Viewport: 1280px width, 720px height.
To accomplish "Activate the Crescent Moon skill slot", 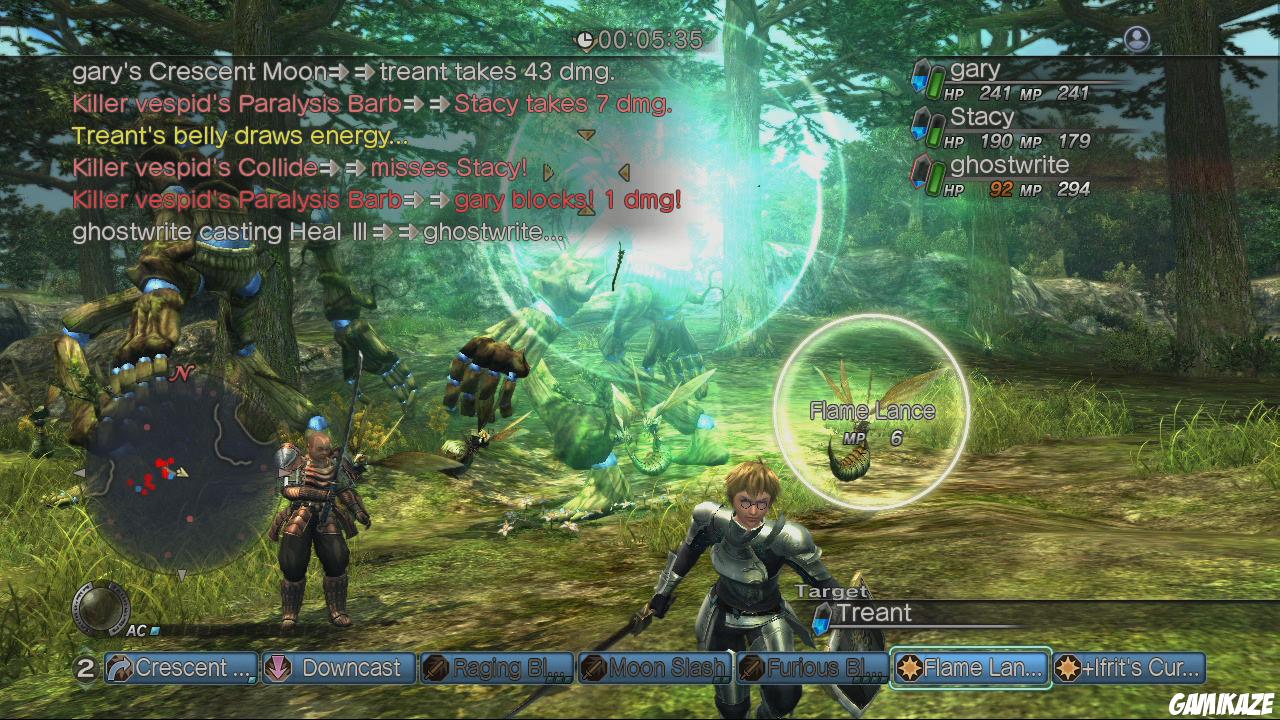I will pos(181,668).
